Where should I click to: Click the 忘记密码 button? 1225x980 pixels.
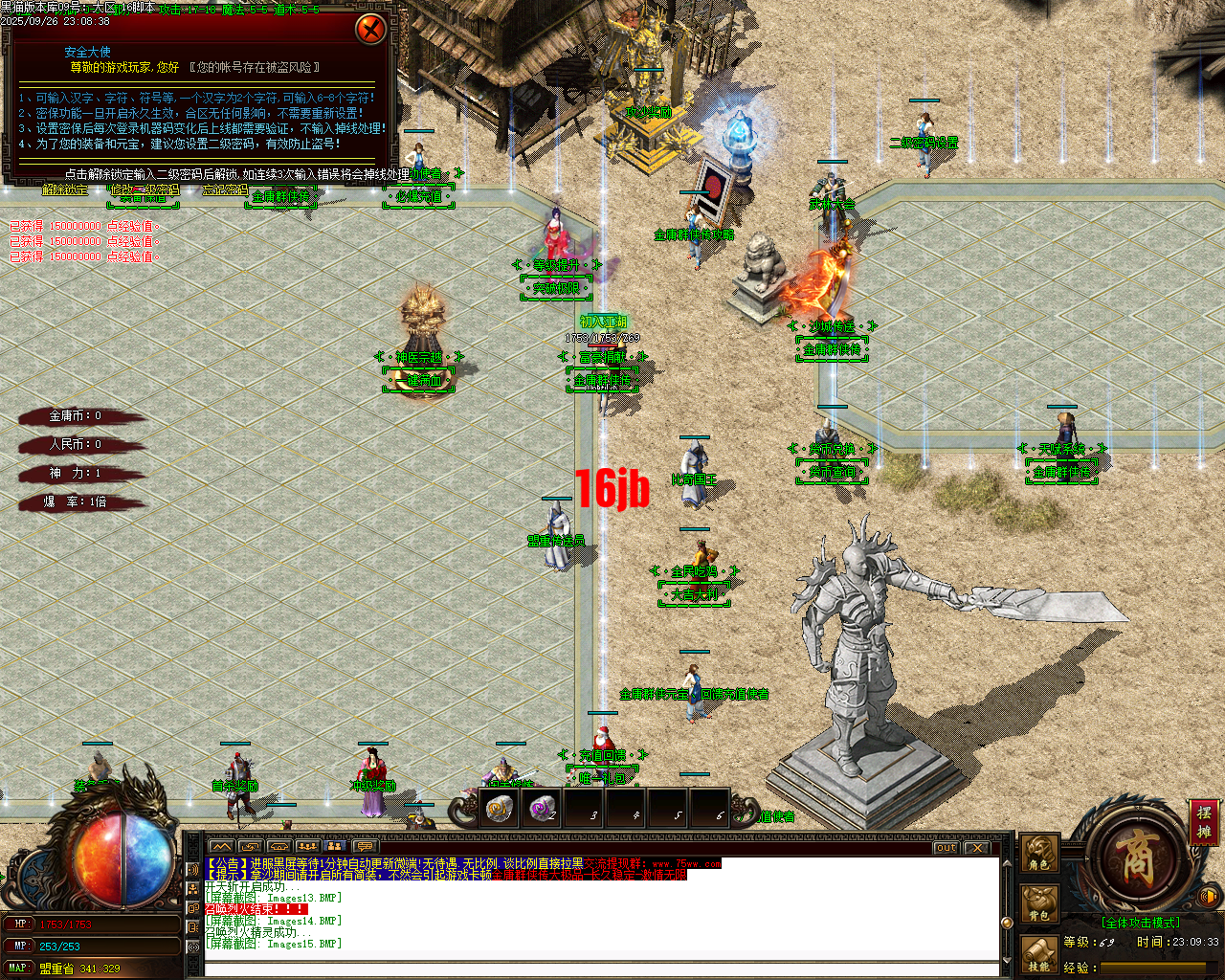[x=225, y=191]
